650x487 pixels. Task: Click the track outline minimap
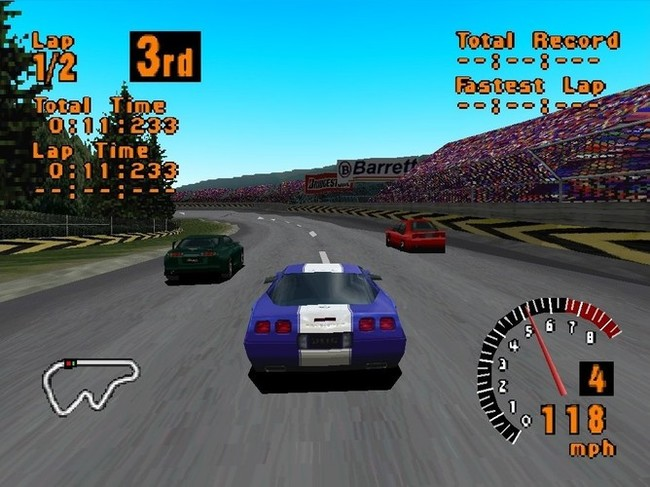tap(90, 383)
